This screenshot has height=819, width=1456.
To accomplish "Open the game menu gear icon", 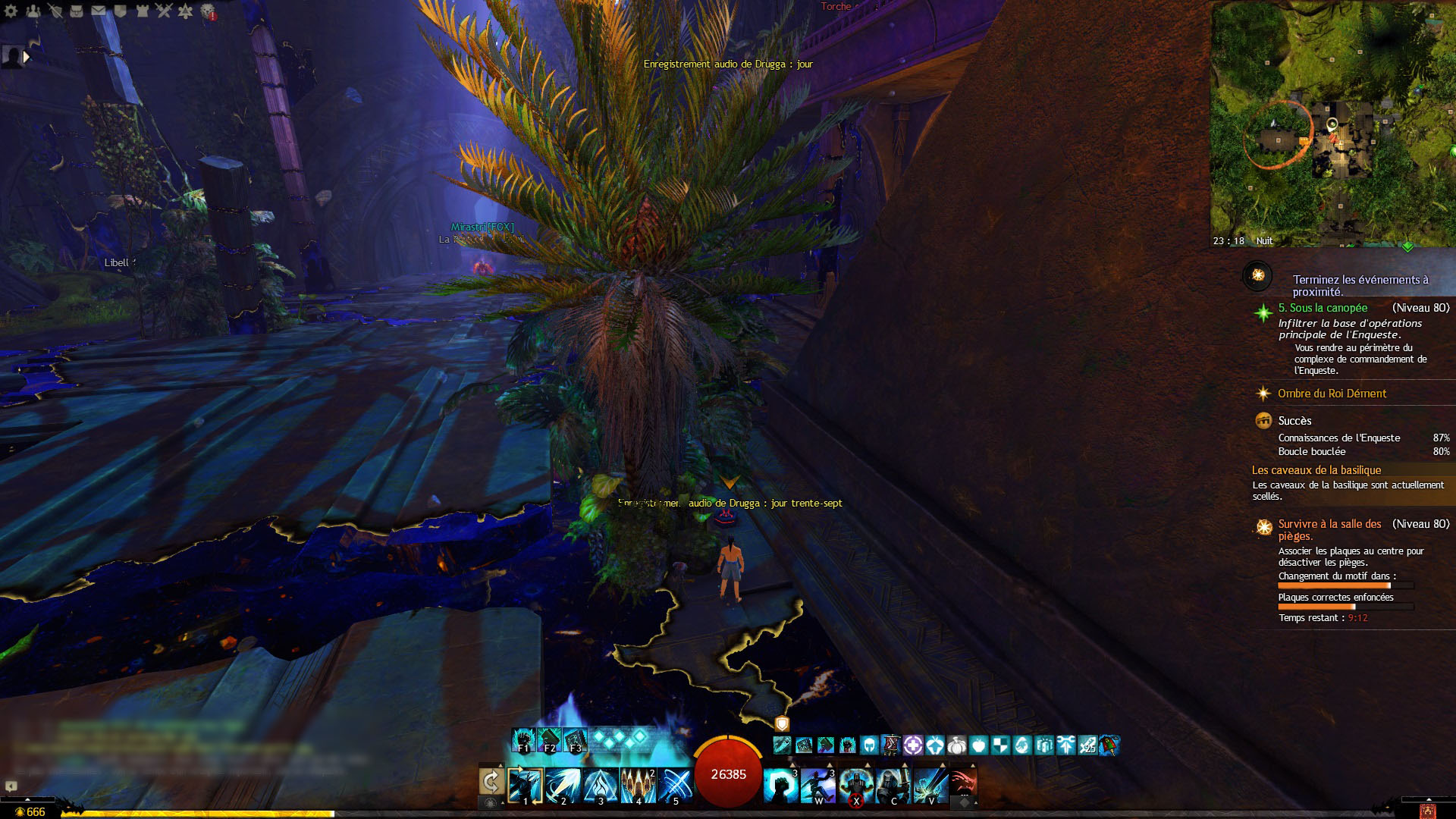I will (x=11, y=11).
